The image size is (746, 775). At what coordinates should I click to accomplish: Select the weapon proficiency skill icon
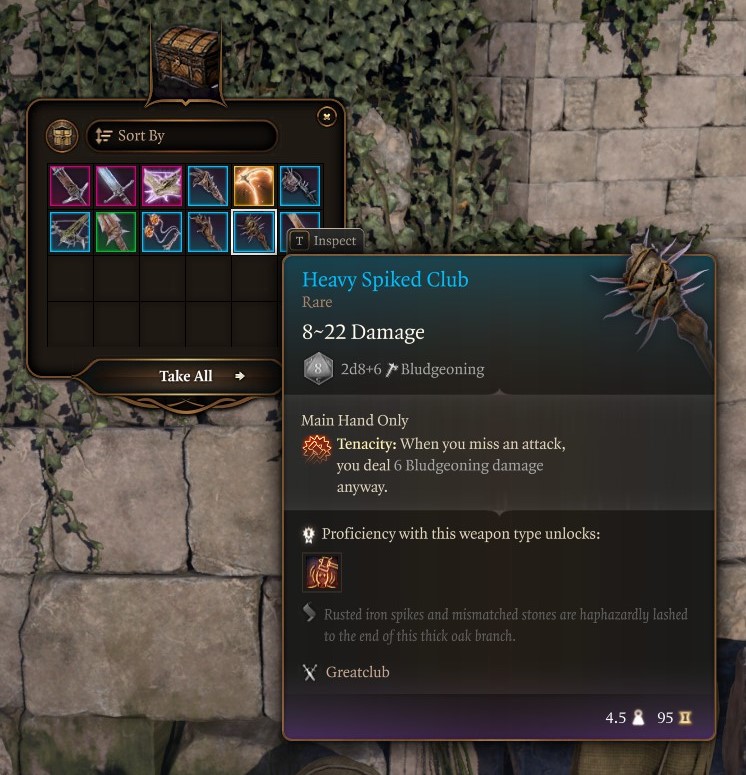point(322,572)
